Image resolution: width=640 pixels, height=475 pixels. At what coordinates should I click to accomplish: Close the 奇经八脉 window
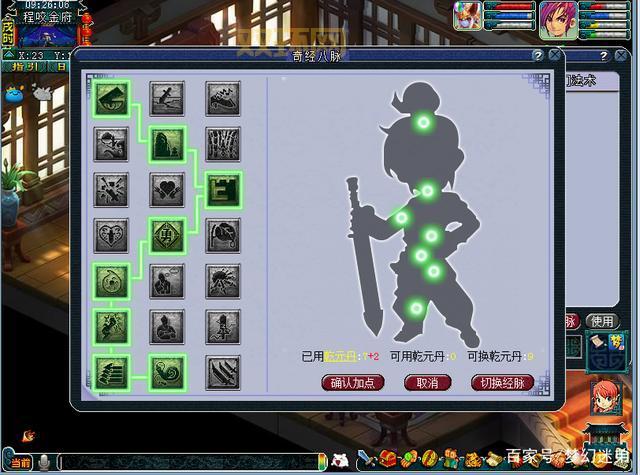[555, 56]
